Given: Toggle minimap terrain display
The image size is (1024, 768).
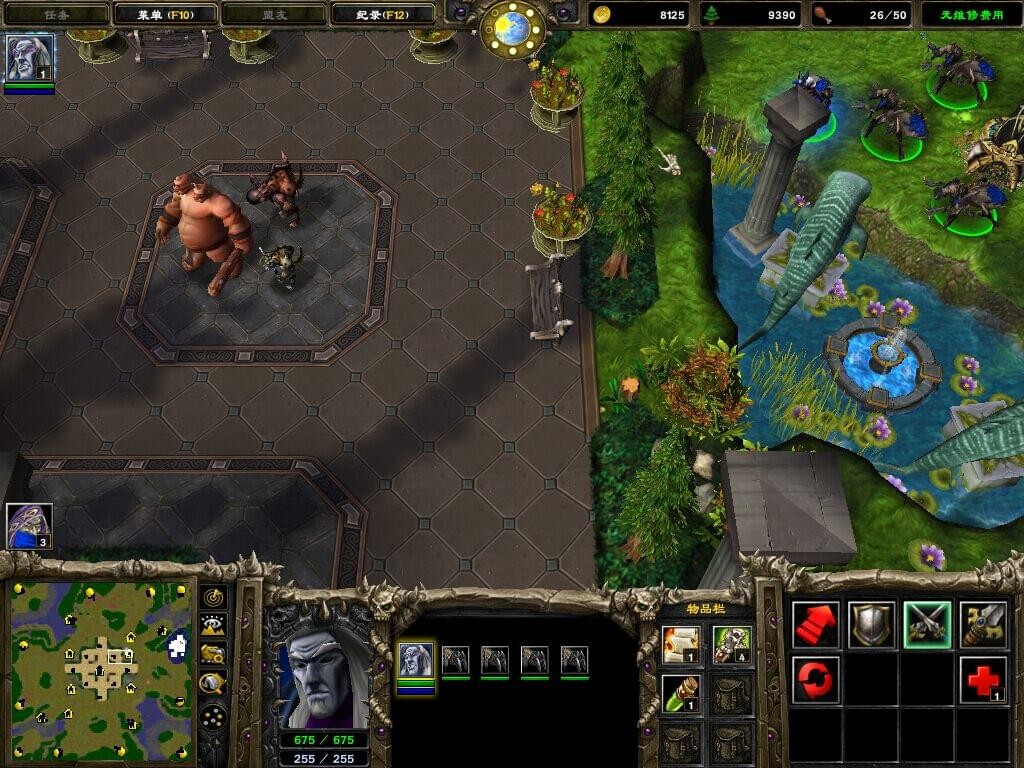Looking at the screenshot, I should [213, 626].
